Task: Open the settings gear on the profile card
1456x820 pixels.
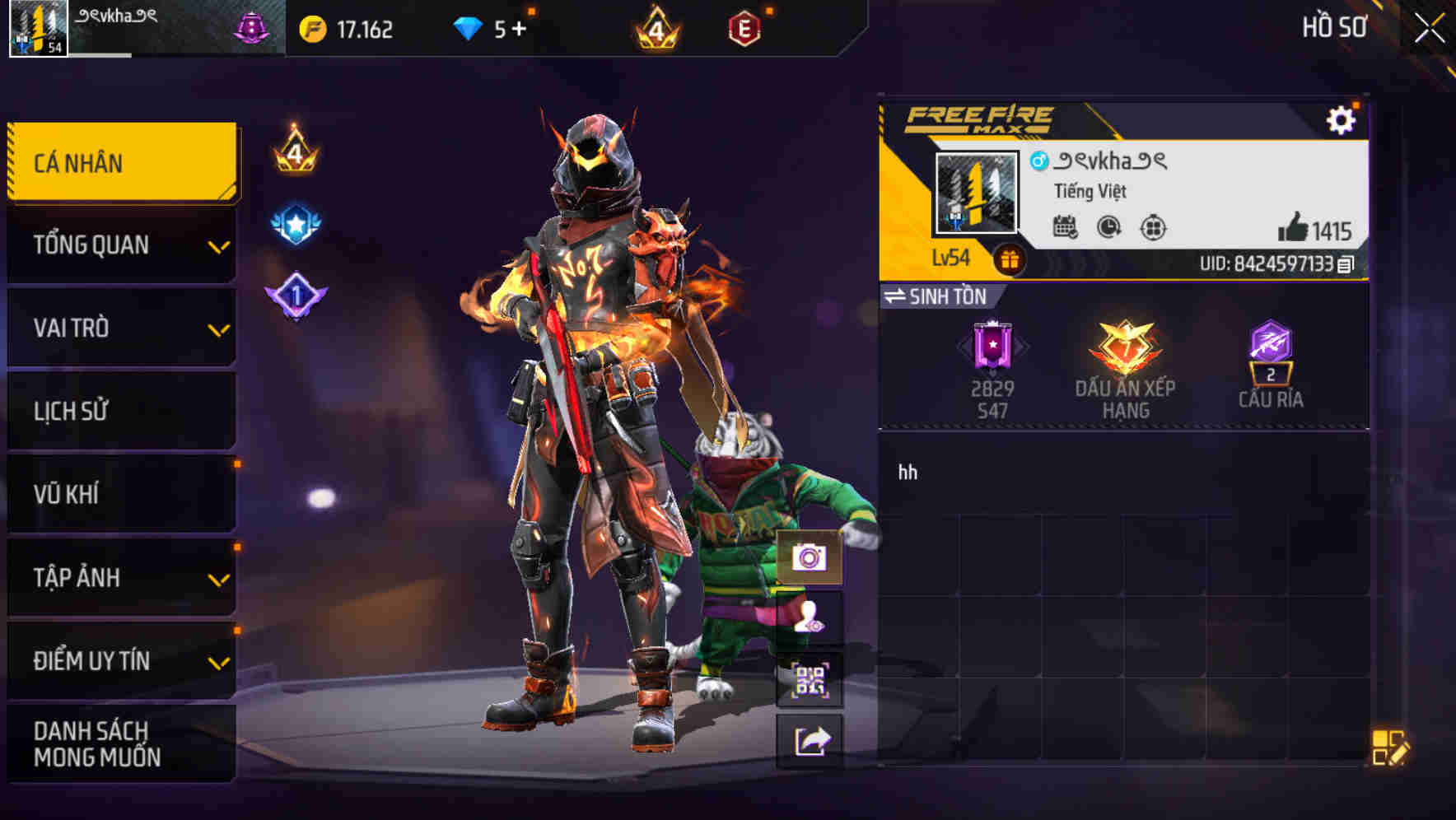Action: [x=1343, y=119]
